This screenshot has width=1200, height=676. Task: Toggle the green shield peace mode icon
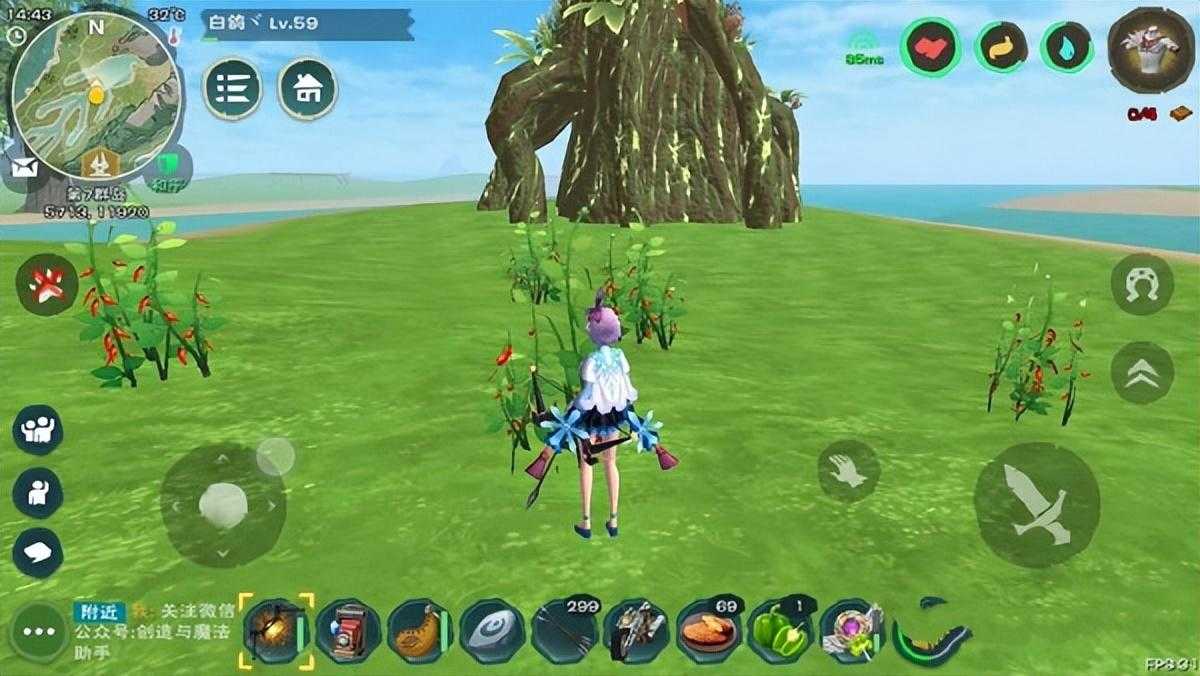[x=168, y=165]
